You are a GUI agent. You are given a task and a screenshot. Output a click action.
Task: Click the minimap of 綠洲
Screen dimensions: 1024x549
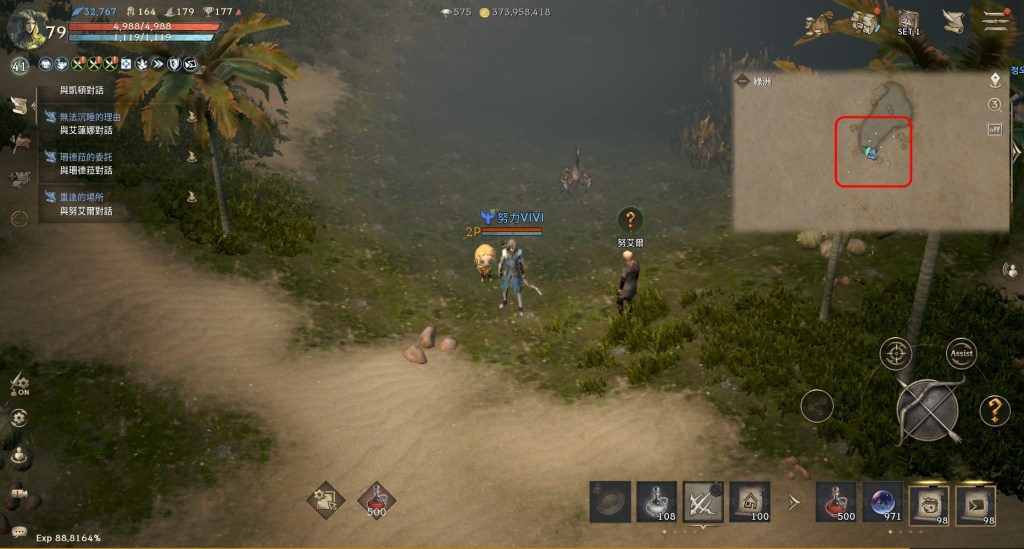pos(870,150)
